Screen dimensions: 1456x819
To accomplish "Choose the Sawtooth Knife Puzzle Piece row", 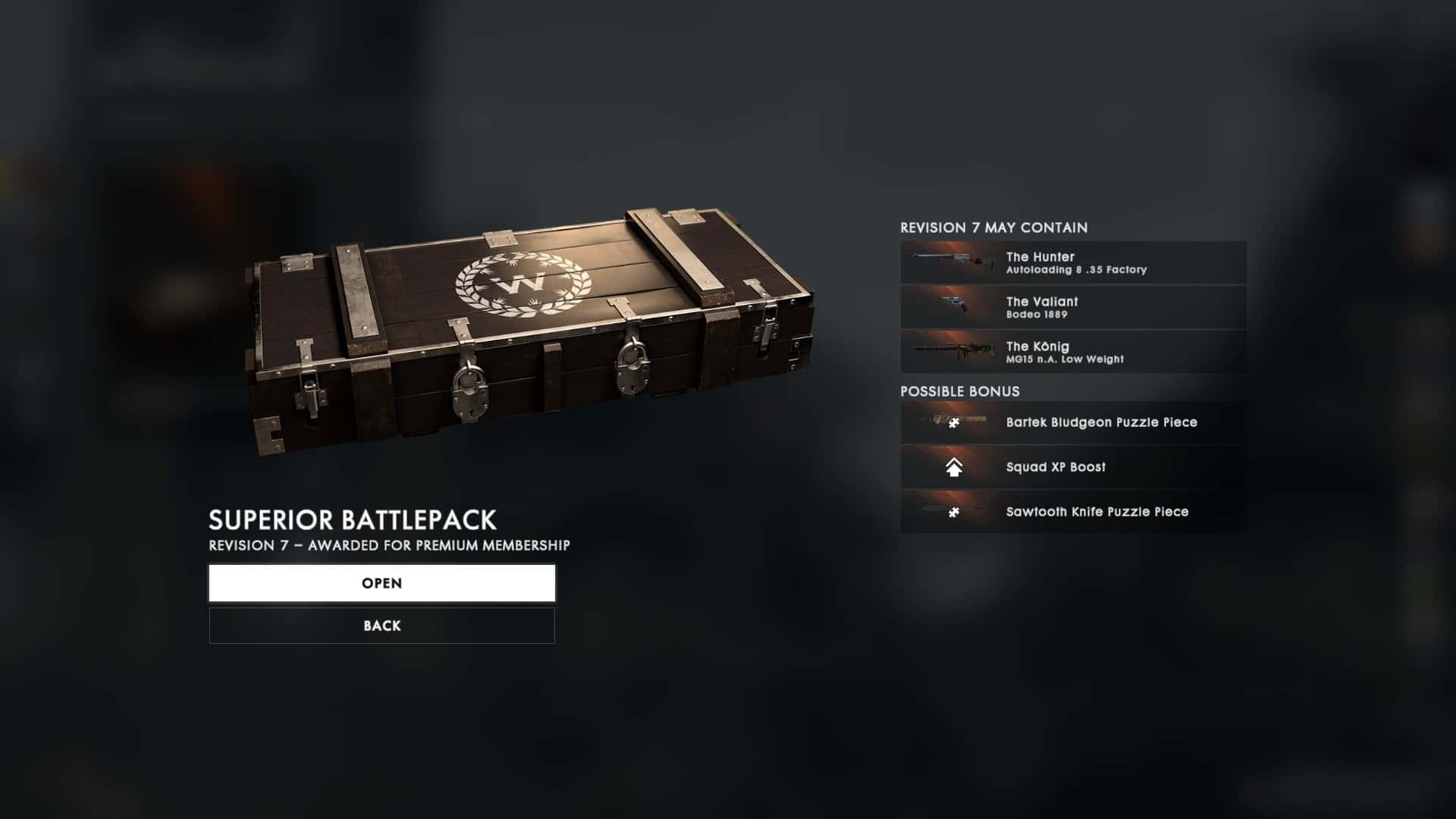I will (1072, 512).
